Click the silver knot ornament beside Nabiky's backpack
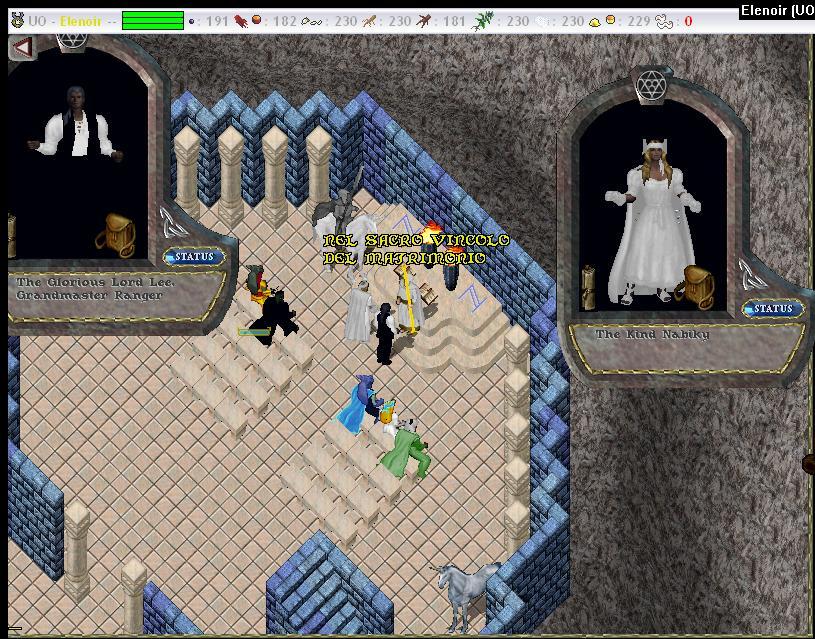 click(751, 272)
